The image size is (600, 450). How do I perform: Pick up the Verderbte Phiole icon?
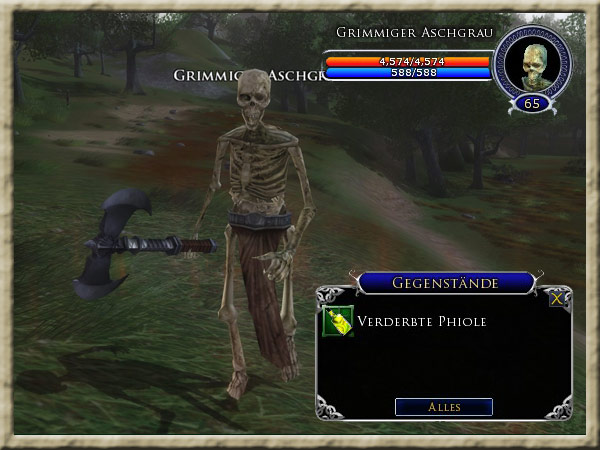(x=338, y=322)
